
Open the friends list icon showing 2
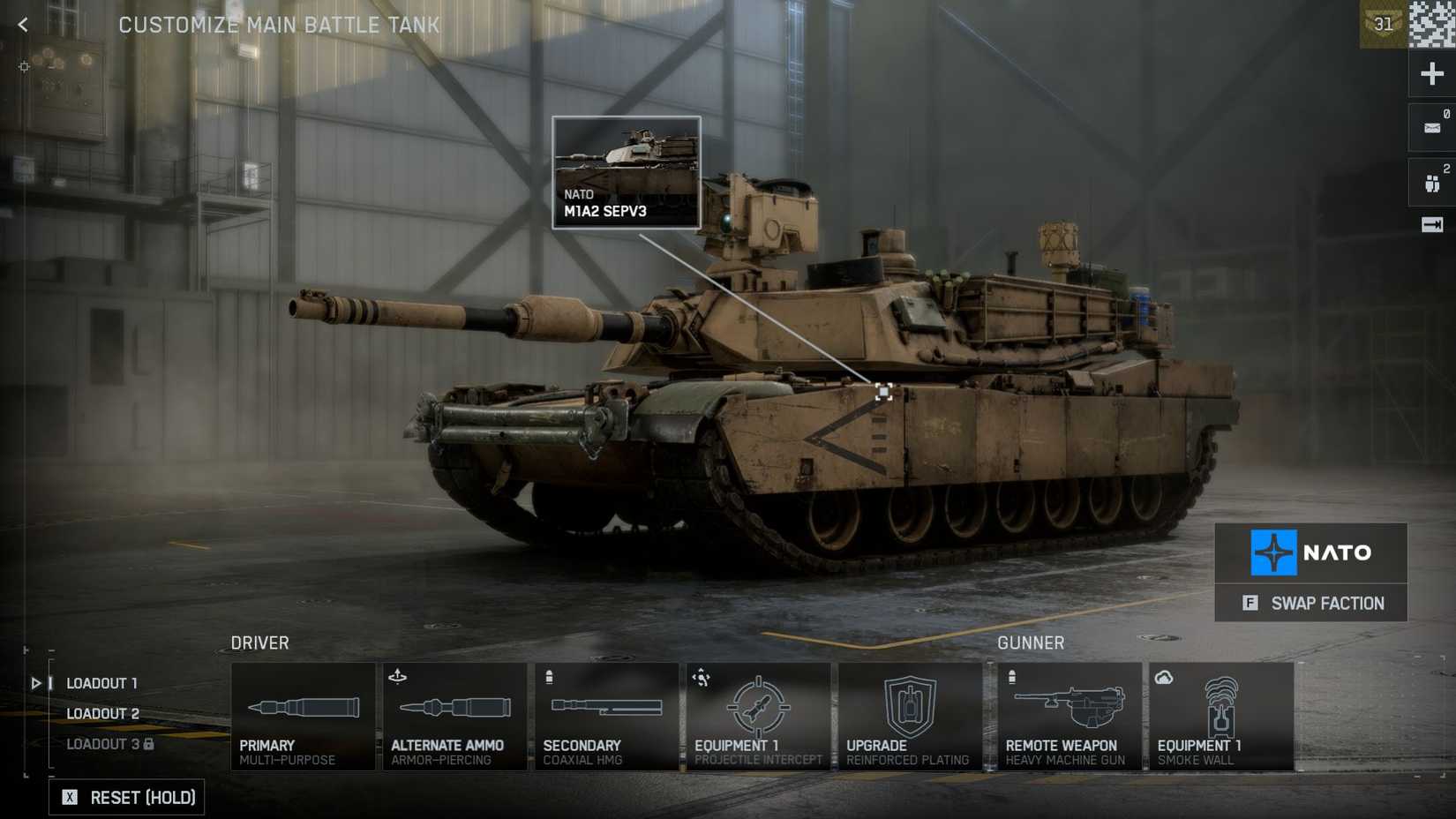coord(1431,181)
